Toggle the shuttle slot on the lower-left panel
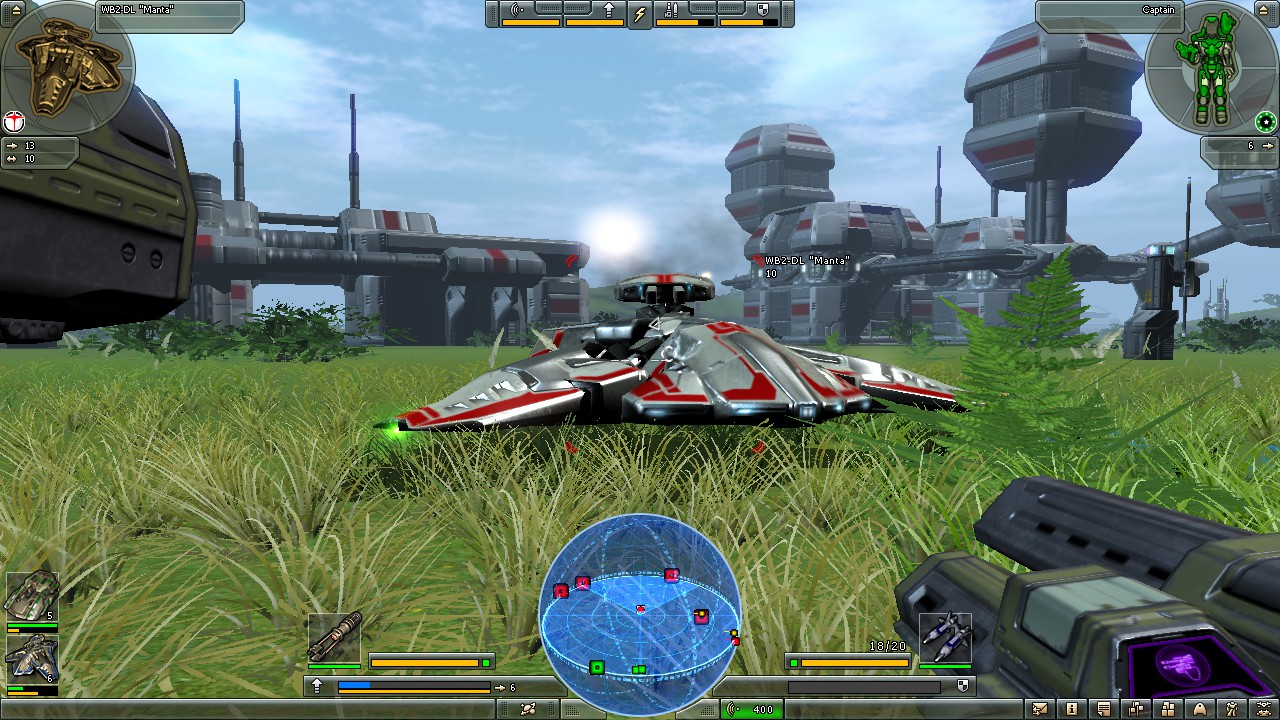This screenshot has width=1280, height=720. [33, 657]
